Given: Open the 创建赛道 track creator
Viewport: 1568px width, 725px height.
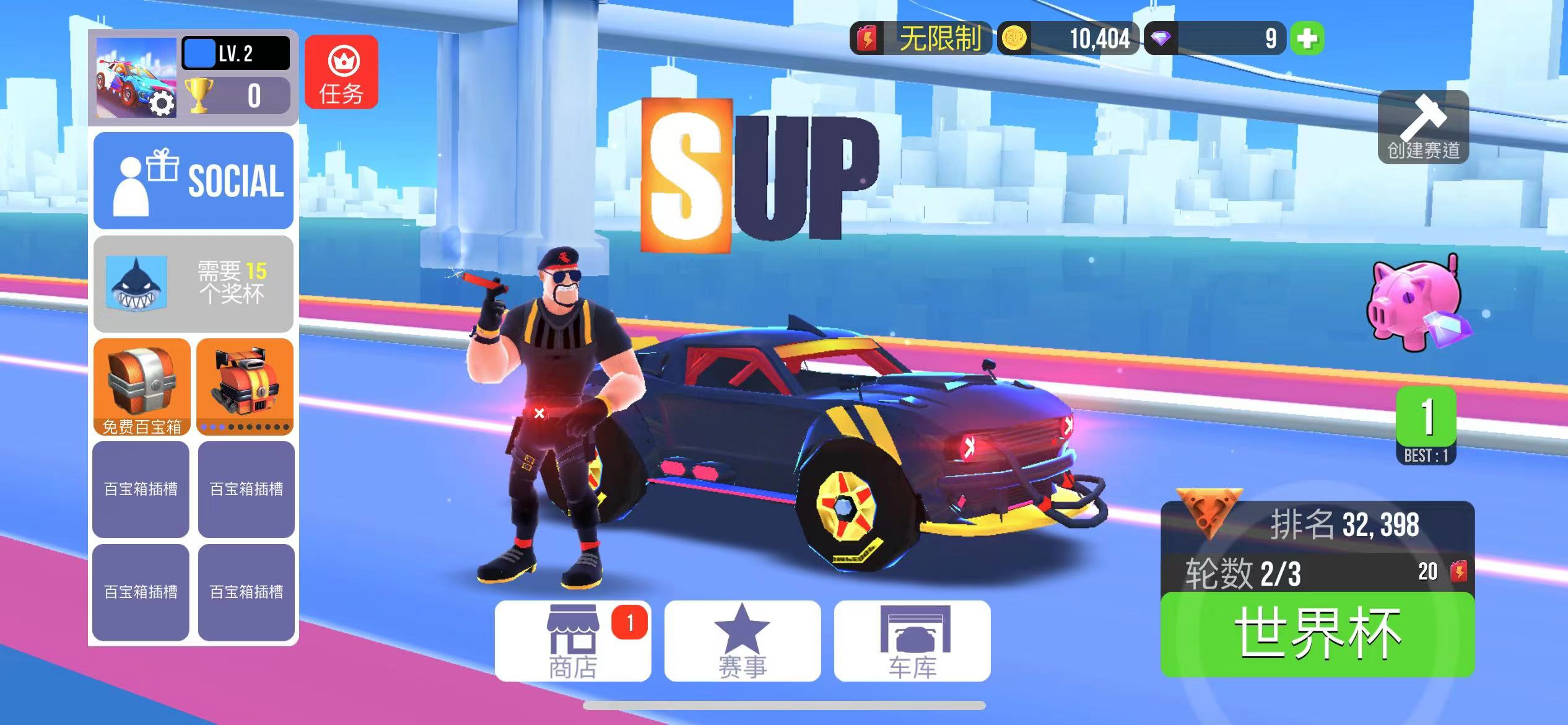Looking at the screenshot, I should (x=1423, y=127).
